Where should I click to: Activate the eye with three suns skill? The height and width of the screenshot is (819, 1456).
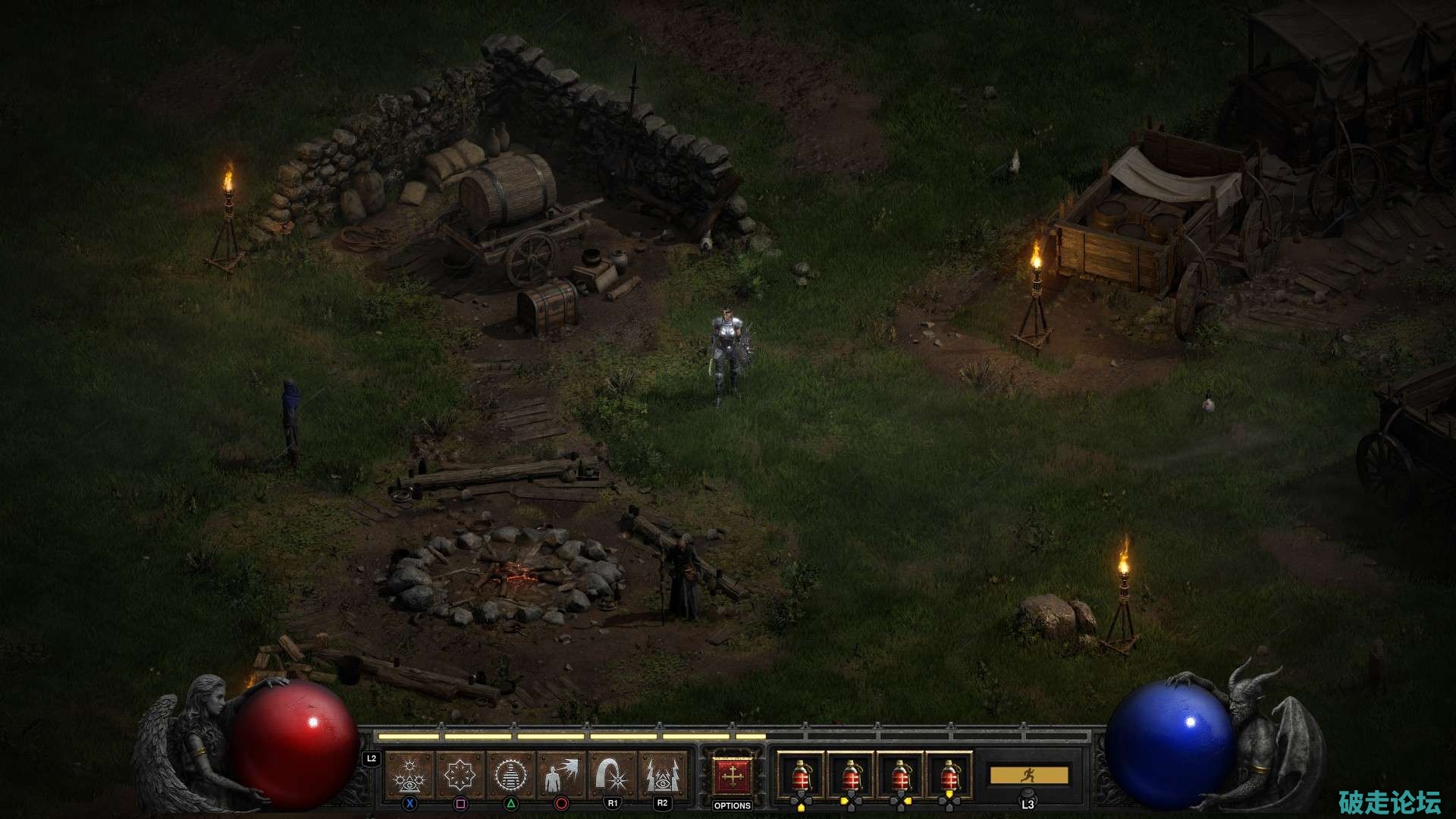(x=409, y=775)
